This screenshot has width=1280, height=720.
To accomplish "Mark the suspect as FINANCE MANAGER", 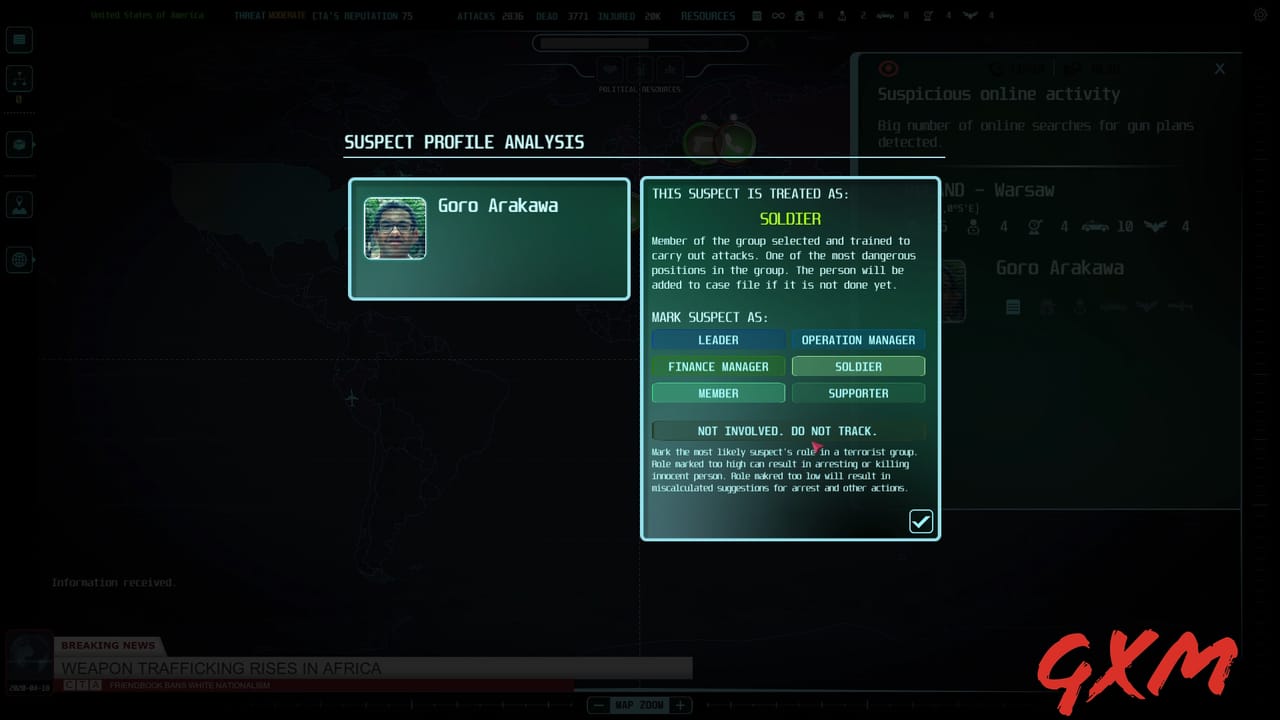I will pyautogui.click(x=718, y=366).
